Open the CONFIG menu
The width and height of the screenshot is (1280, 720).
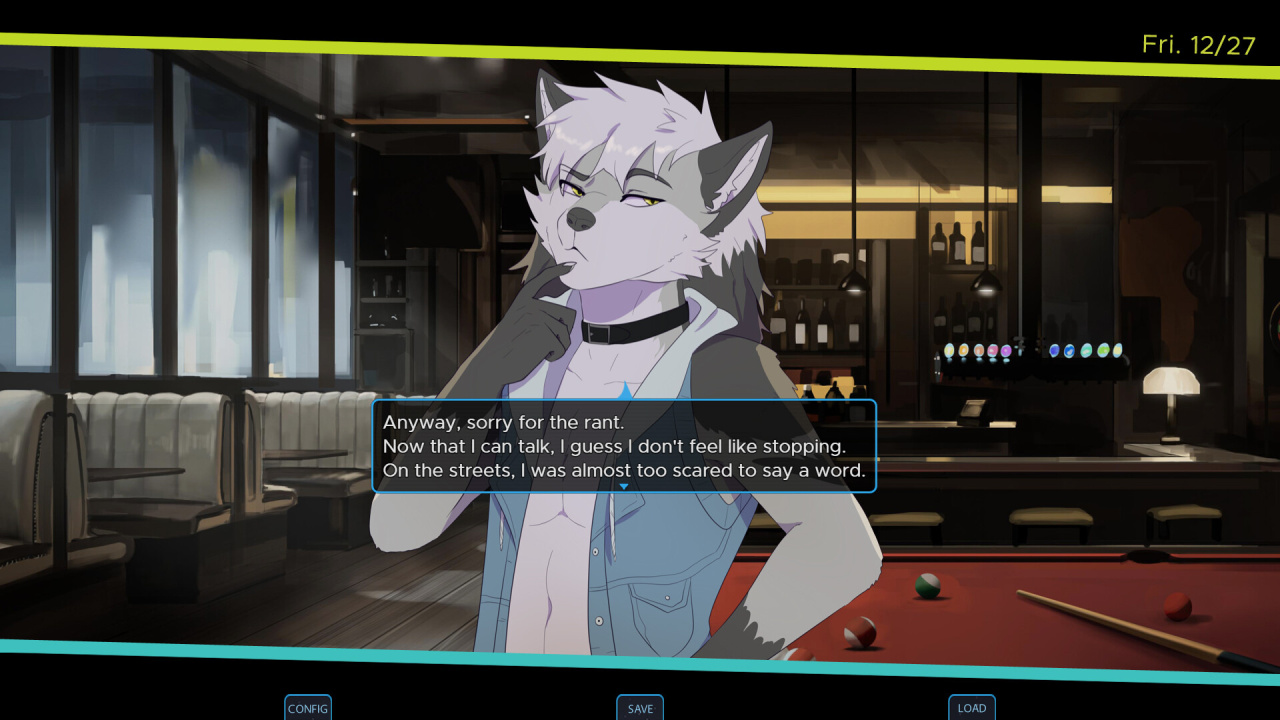point(308,708)
